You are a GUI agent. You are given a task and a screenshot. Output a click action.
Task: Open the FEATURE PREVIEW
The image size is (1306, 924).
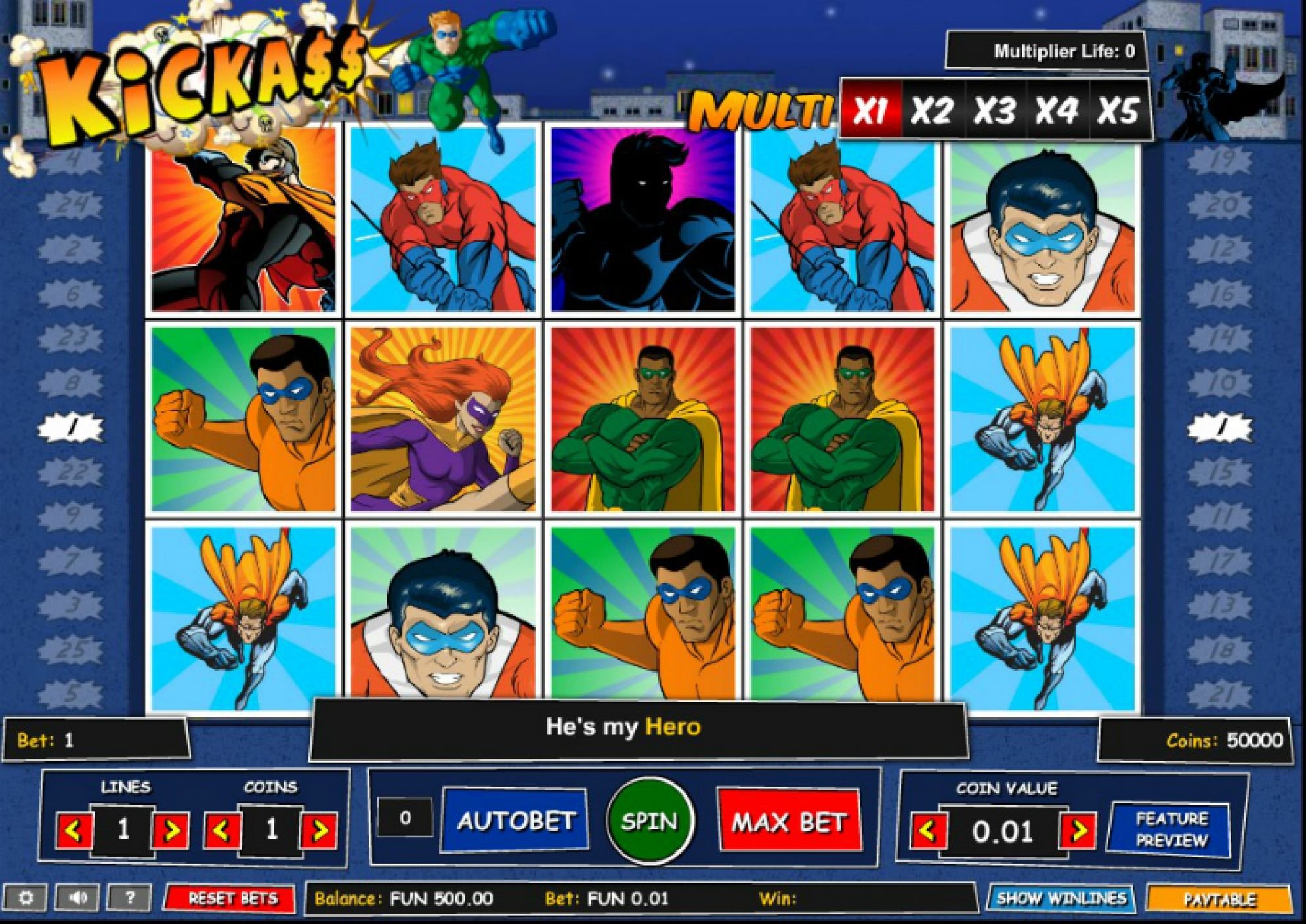[1170, 830]
